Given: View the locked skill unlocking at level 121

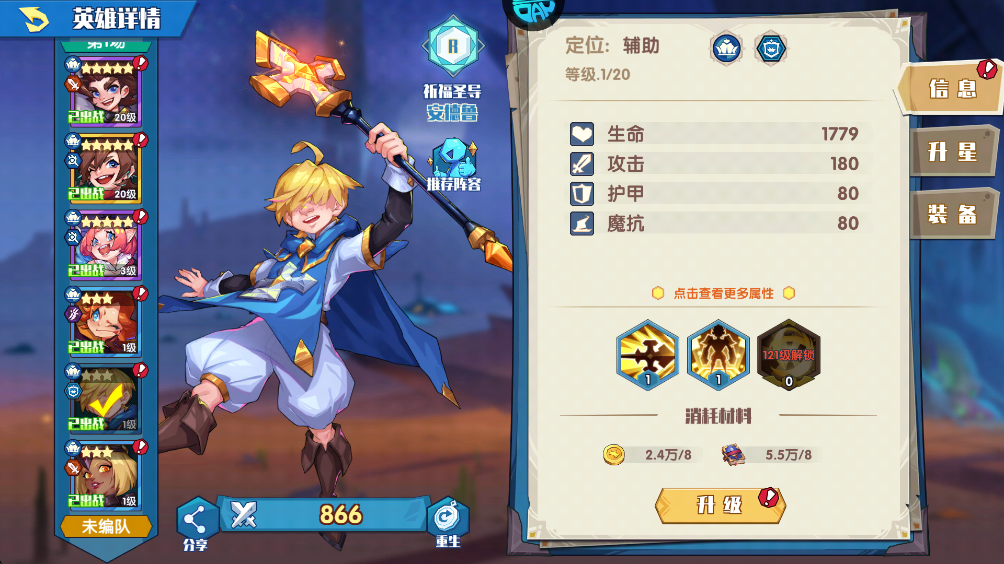Looking at the screenshot, I should point(789,354).
